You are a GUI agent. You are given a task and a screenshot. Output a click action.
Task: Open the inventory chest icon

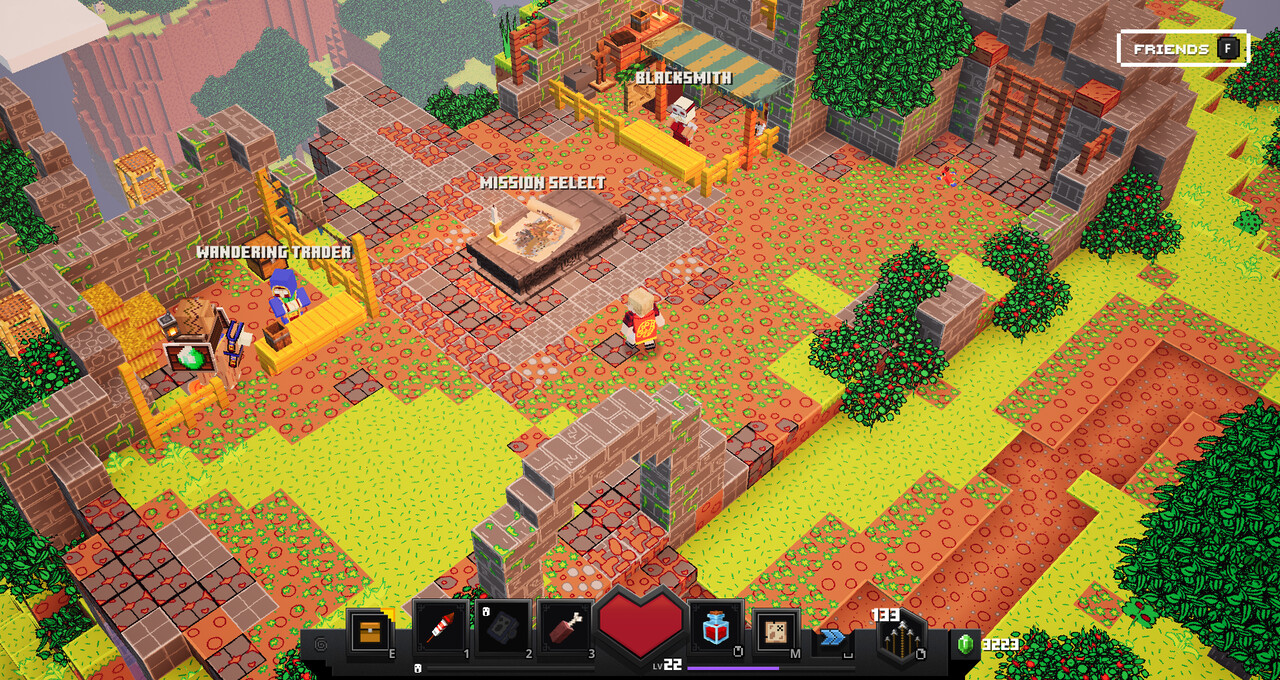coord(368,630)
